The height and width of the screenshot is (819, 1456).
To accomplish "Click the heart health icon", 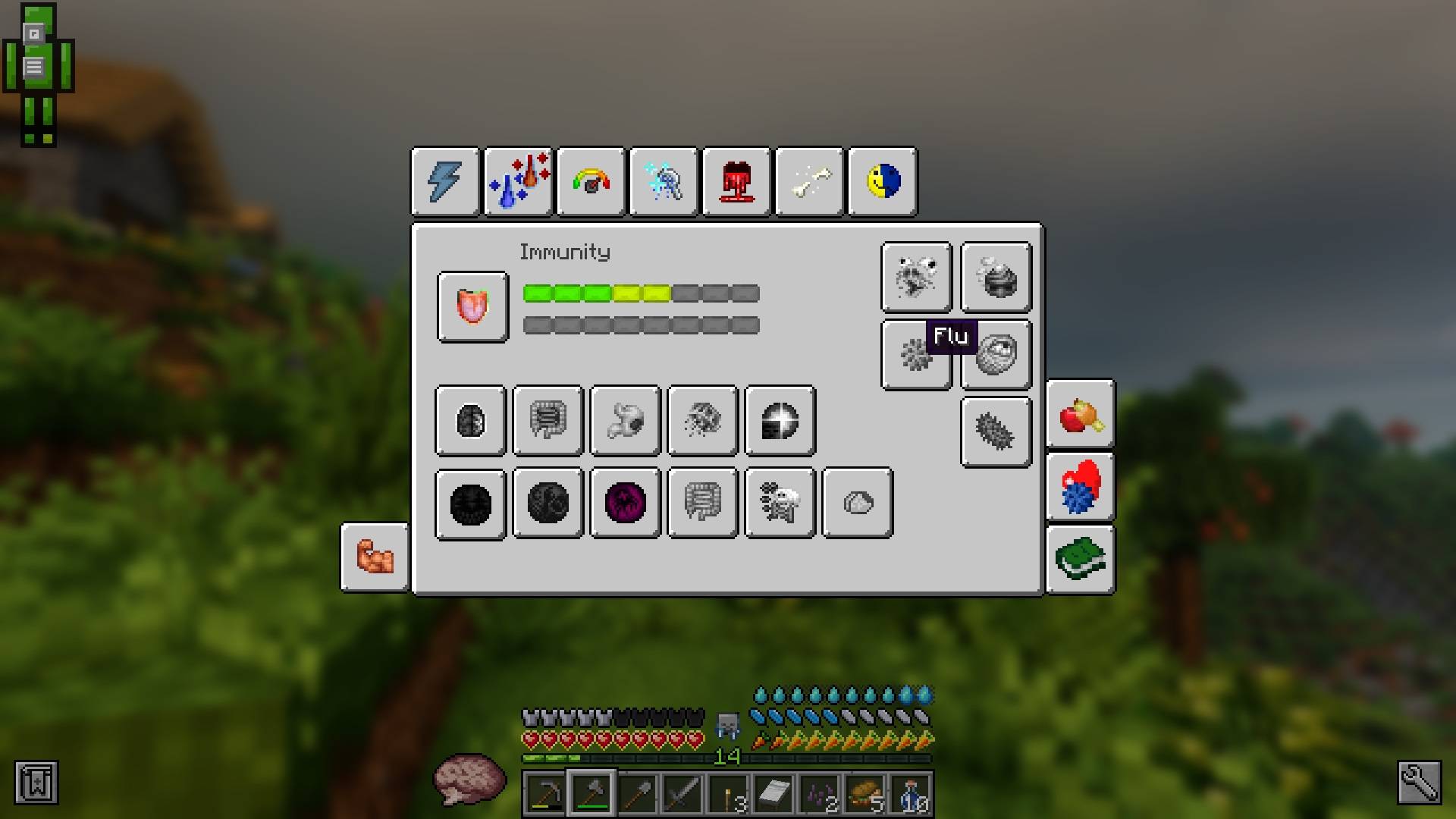I will [1080, 488].
